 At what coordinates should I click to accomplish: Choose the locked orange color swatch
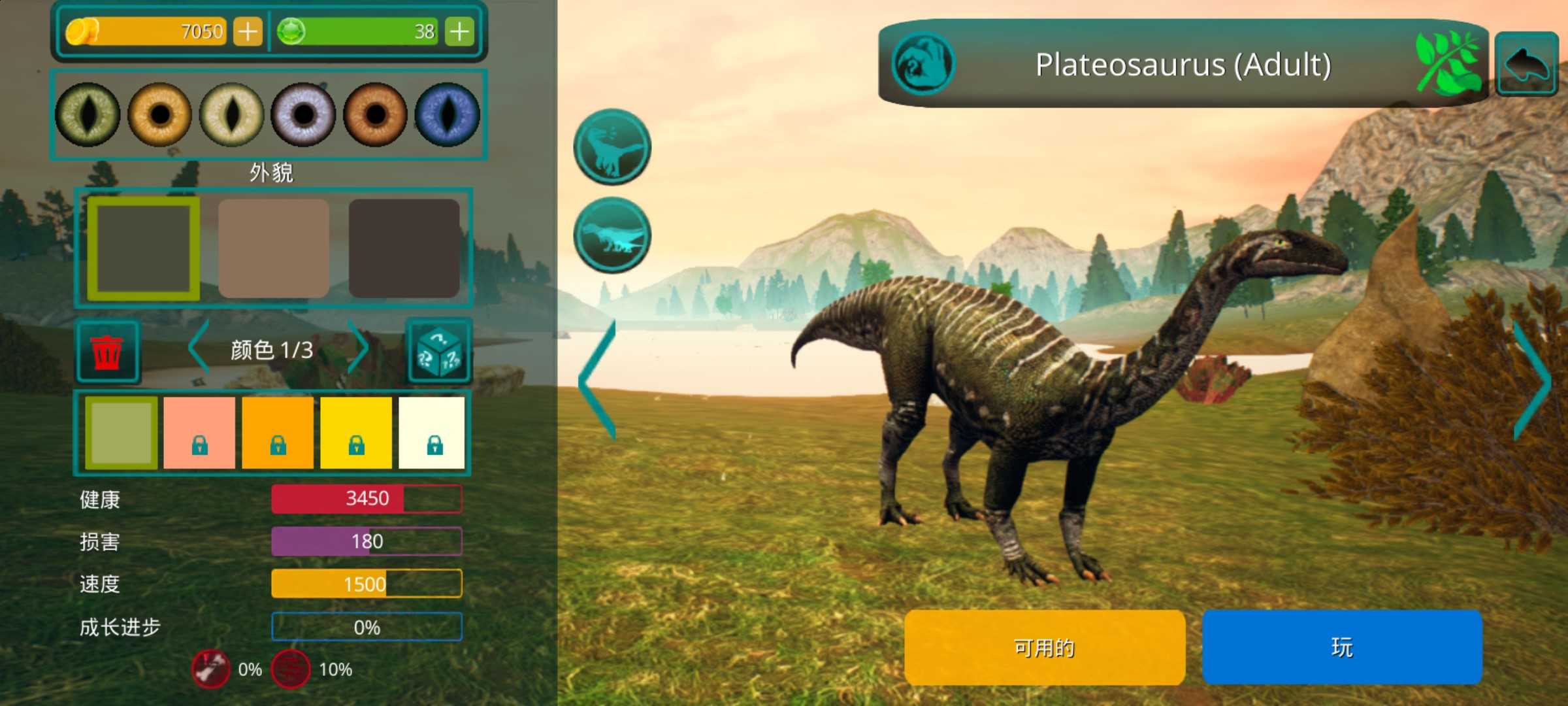[278, 433]
